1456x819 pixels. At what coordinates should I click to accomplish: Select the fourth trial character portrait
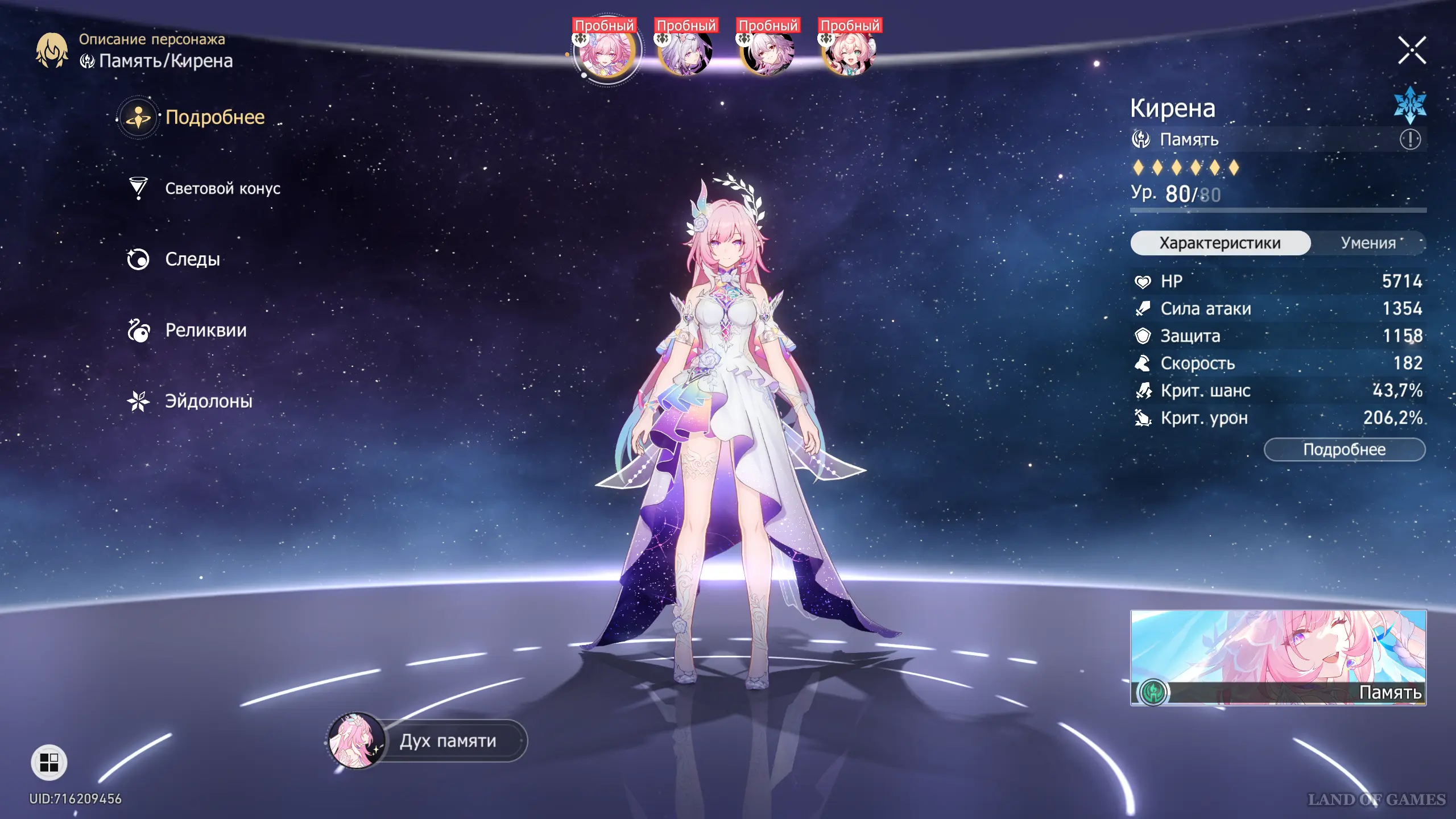point(850,52)
